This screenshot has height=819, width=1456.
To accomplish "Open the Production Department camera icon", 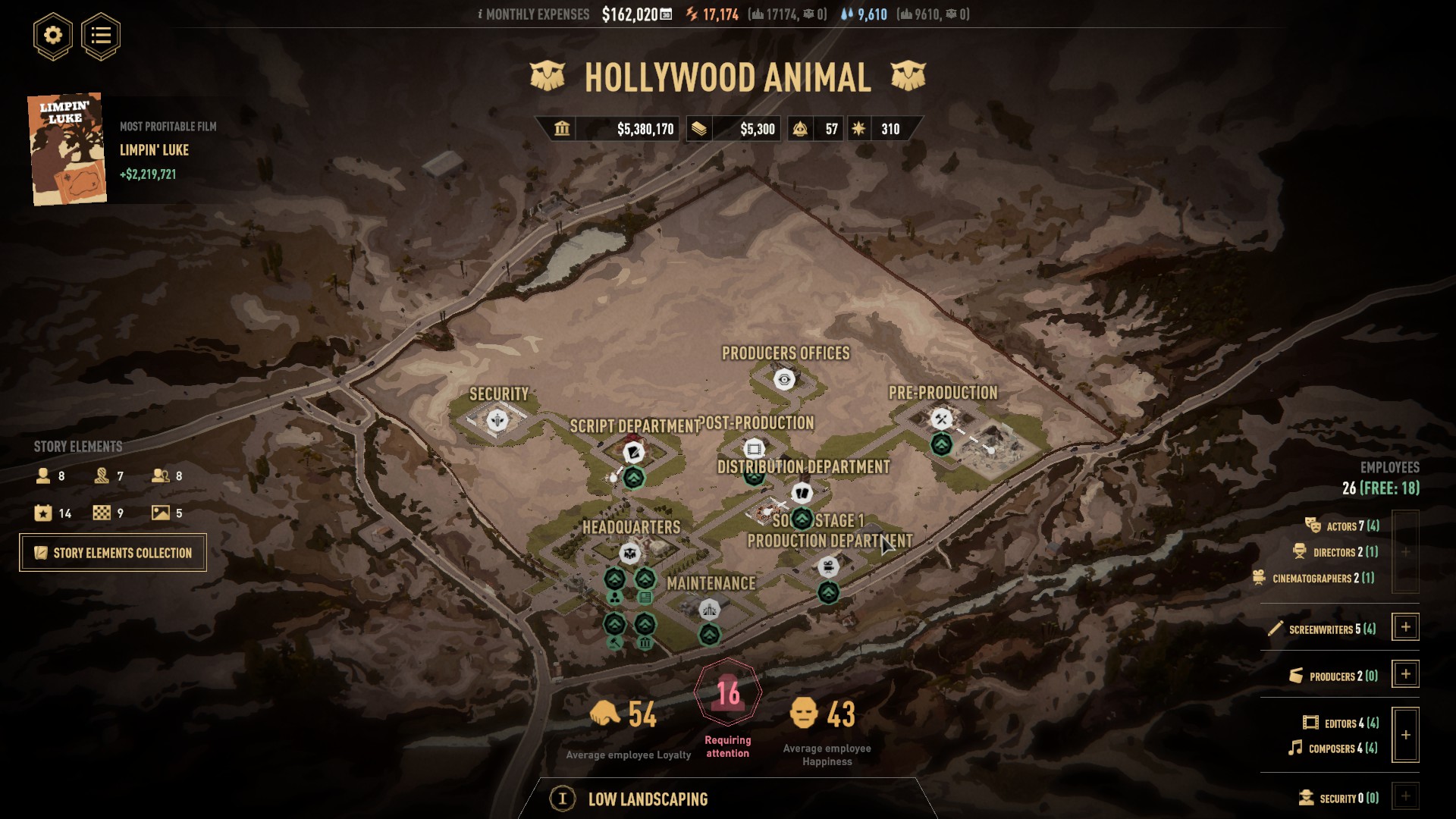I will 828,566.
